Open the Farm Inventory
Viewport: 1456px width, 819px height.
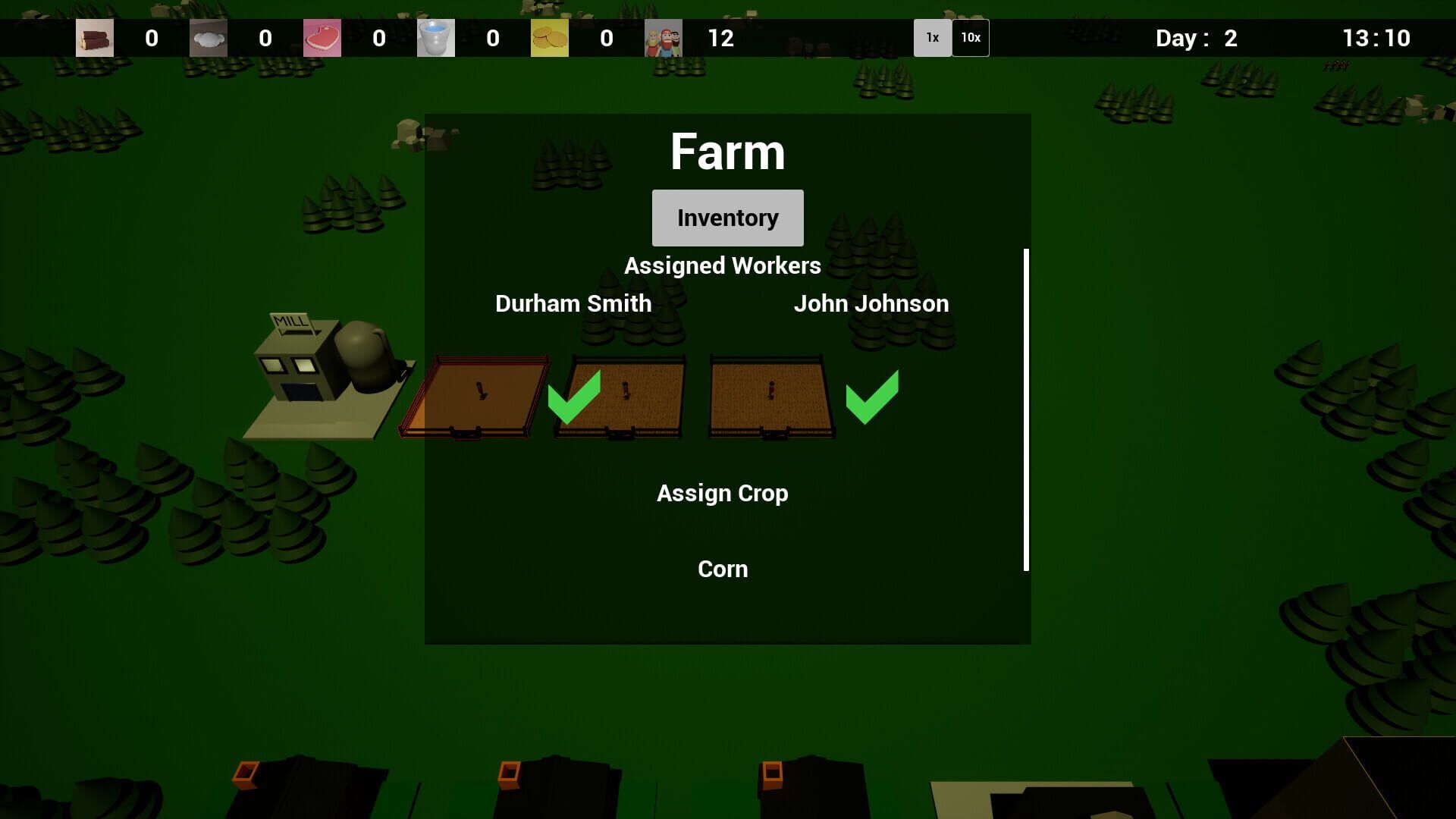[727, 218]
